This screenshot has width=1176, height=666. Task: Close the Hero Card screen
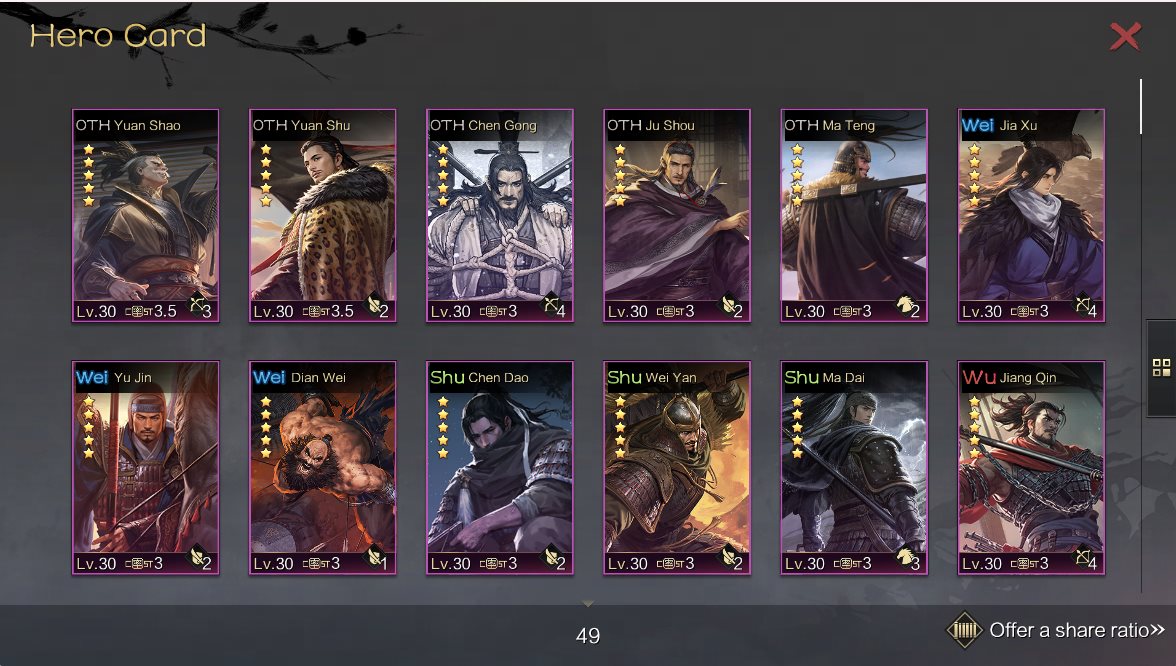point(1125,37)
